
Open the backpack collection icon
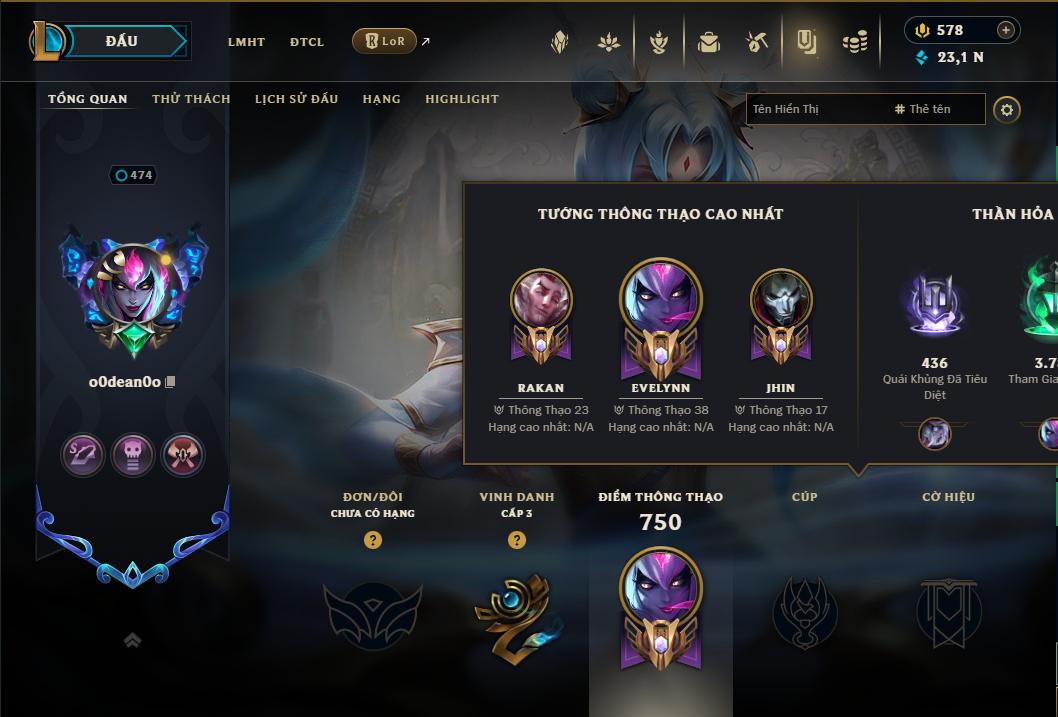(x=708, y=42)
